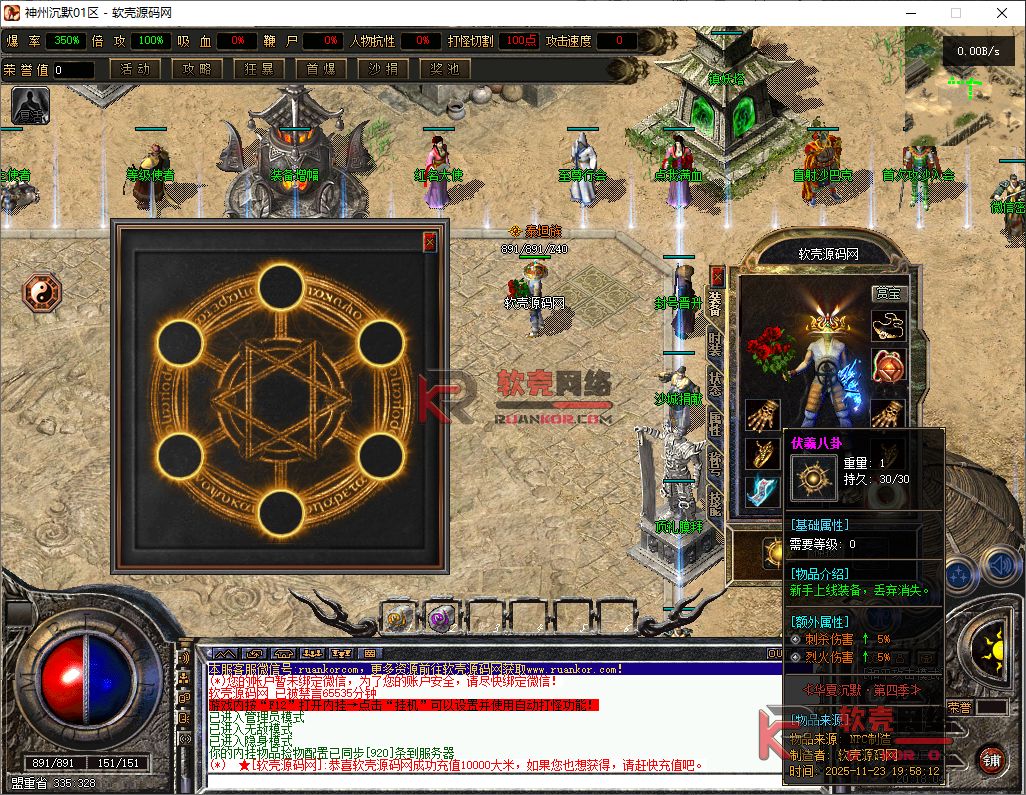Maximize the game window
Image resolution: width=1026 pixels, height=795 pixels.
pos(955,13)
